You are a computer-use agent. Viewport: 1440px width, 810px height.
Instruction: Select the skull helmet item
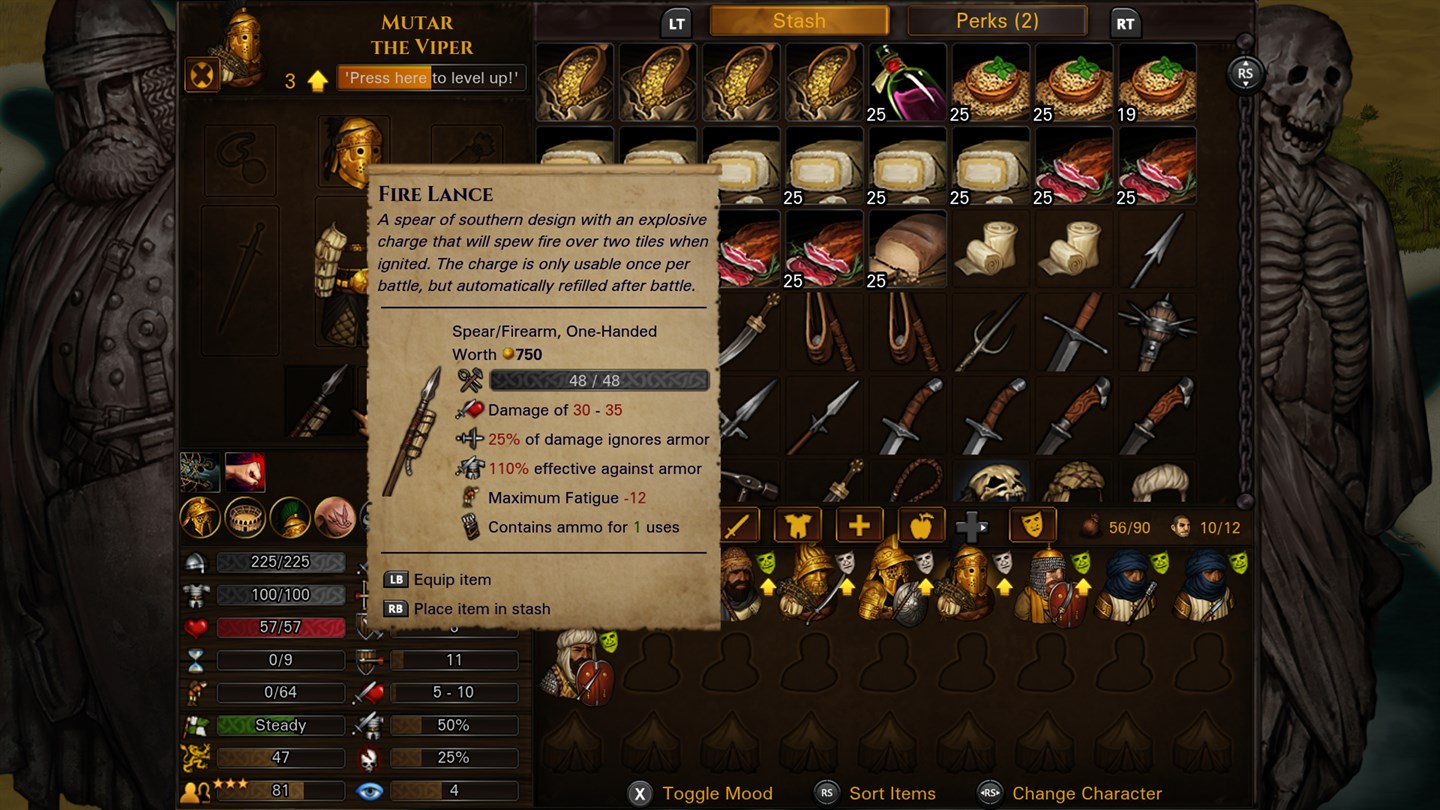click(x=991, y=482)
